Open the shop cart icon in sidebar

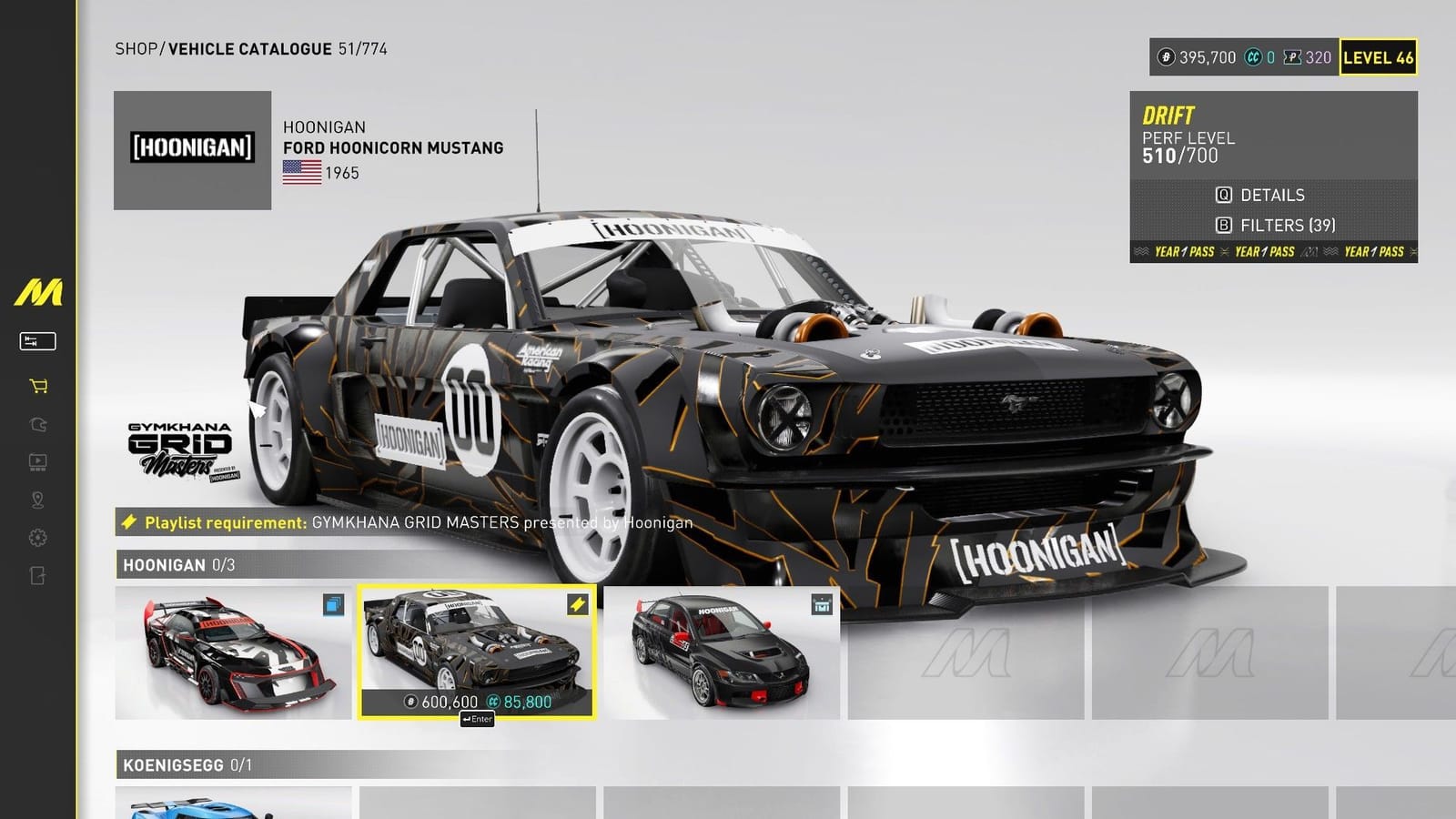coord(36,387)
